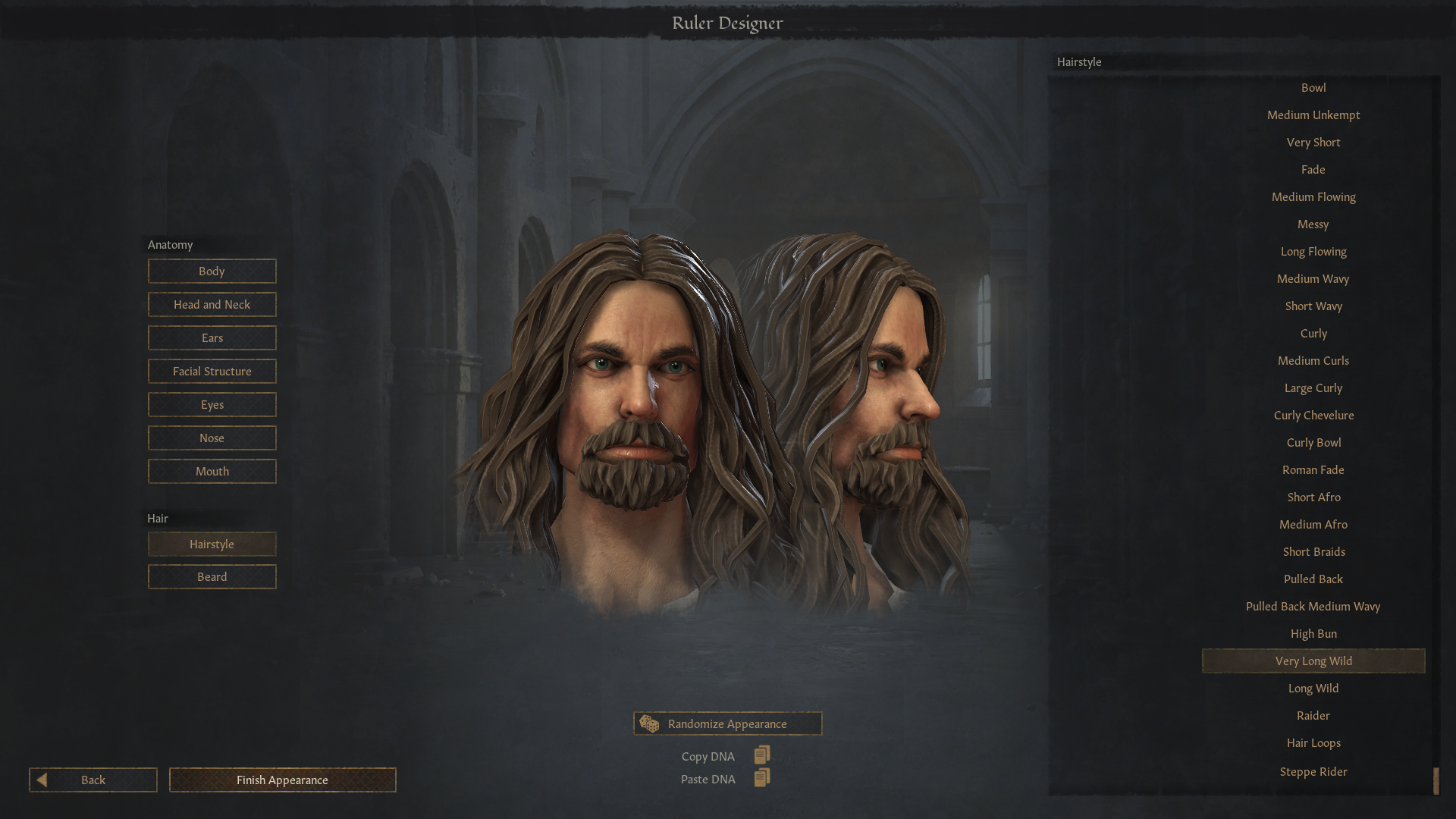Pick the Steppe Rider hairstyle
The width and height of the screenshot is (1456, 819).
(1313, 772)
